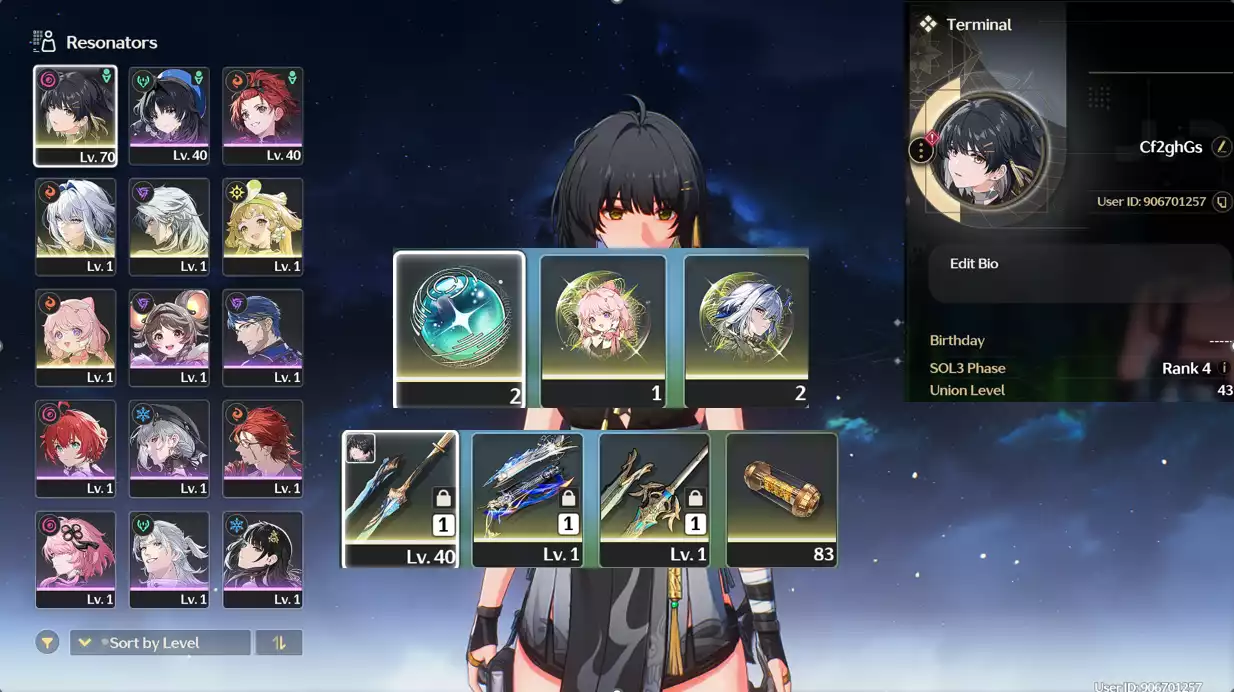Choose the pink-haired character wavebands item
This screenshot has width=1234, height=692.
coord(603,330)
